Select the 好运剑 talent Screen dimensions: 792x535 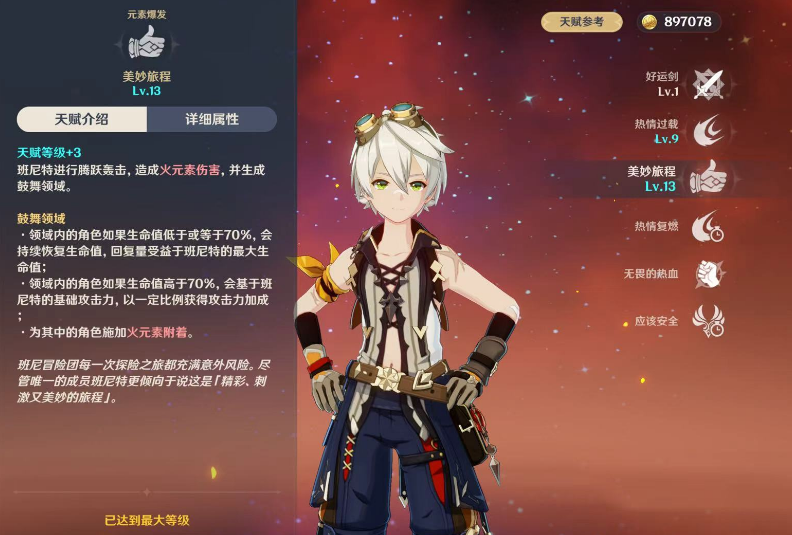coord(708,84)
